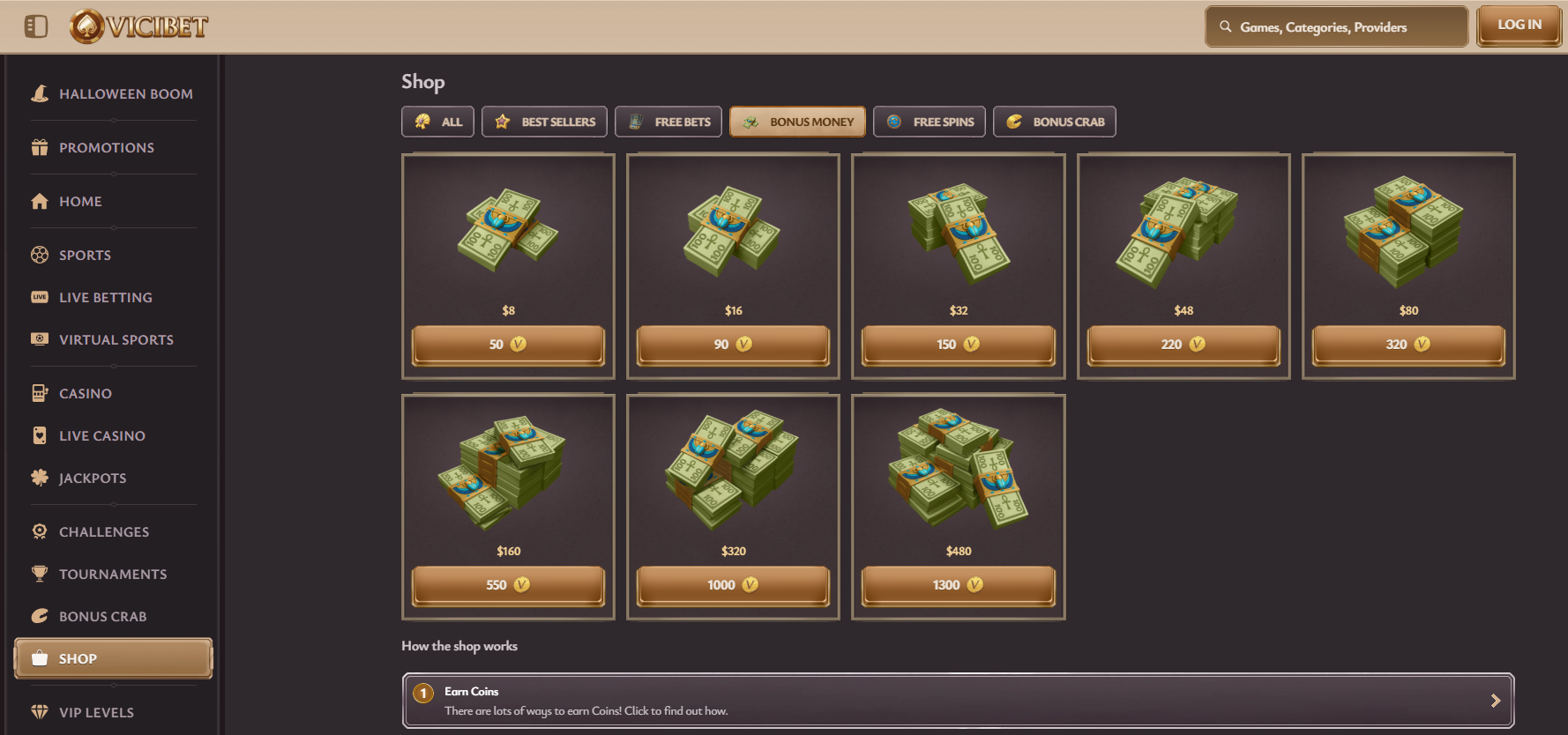This screenshot has width=1568, height=735.
Task: Open the Bonus Crab shop tab
Action: [1054, 122]
